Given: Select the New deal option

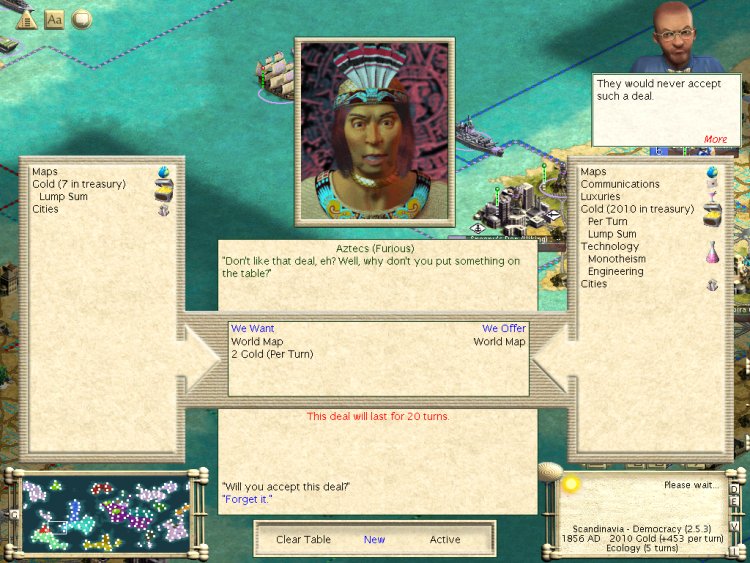Looking at the screenshot, I should coord(374,540).
